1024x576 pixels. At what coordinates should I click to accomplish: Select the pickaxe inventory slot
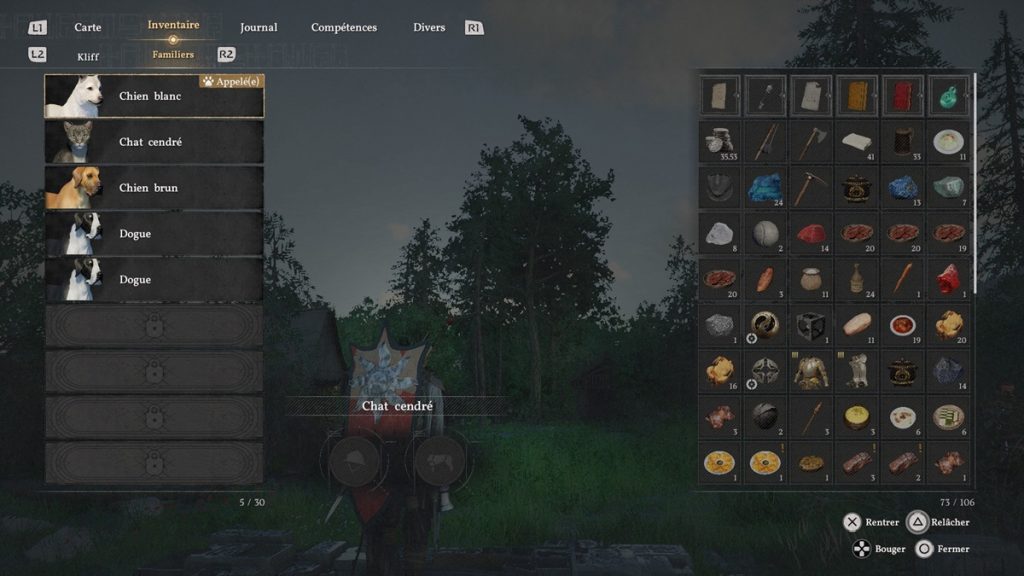pyautogui.click(x=810, y=188)
